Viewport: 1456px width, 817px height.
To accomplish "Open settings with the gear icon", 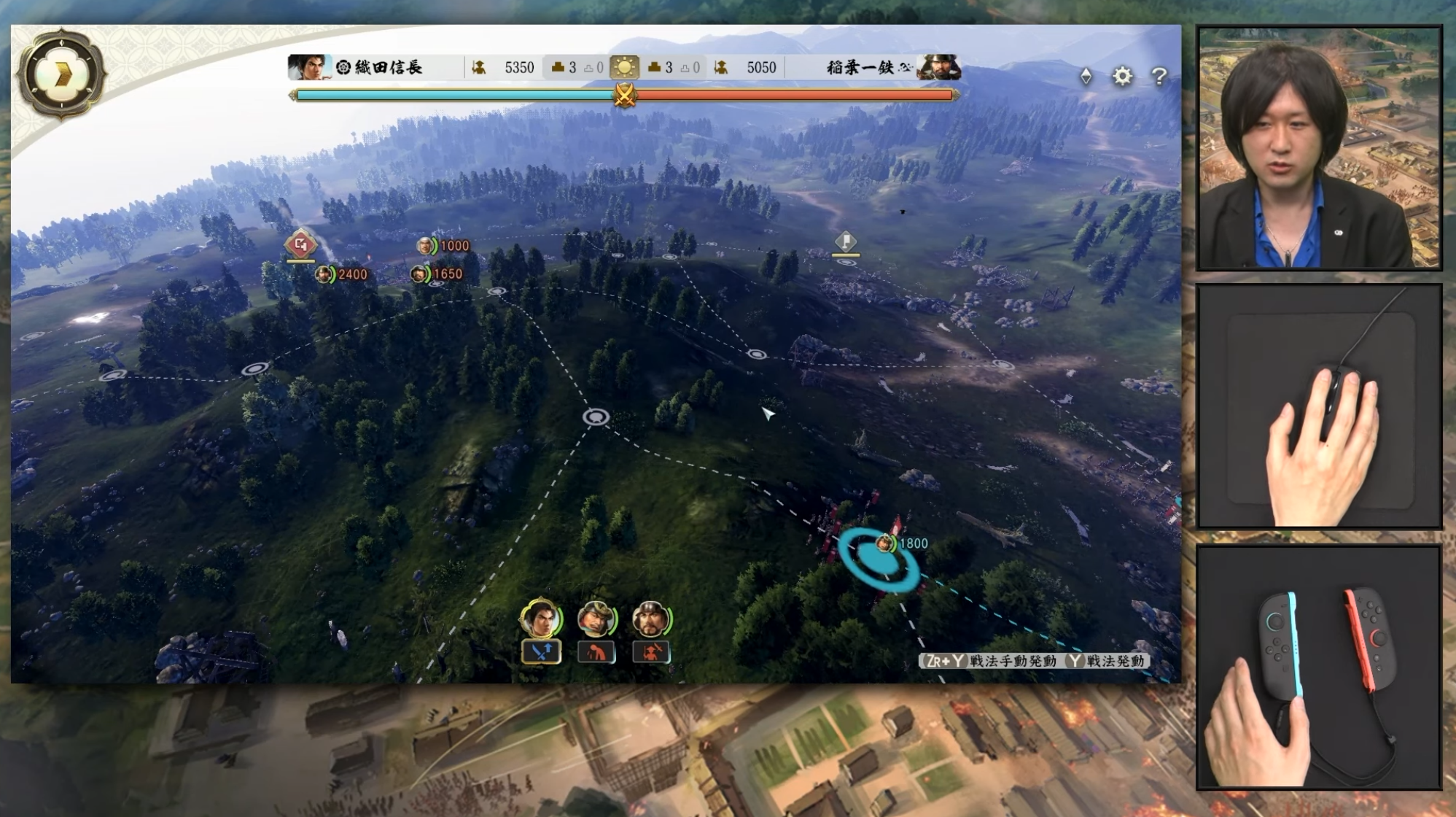I will (1122, 76).
